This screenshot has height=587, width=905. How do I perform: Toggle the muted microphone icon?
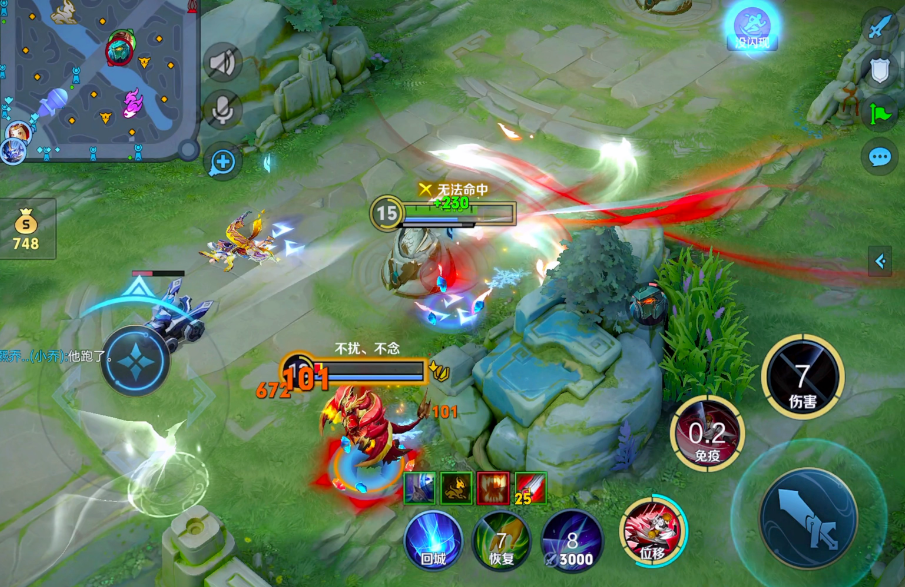222,108
